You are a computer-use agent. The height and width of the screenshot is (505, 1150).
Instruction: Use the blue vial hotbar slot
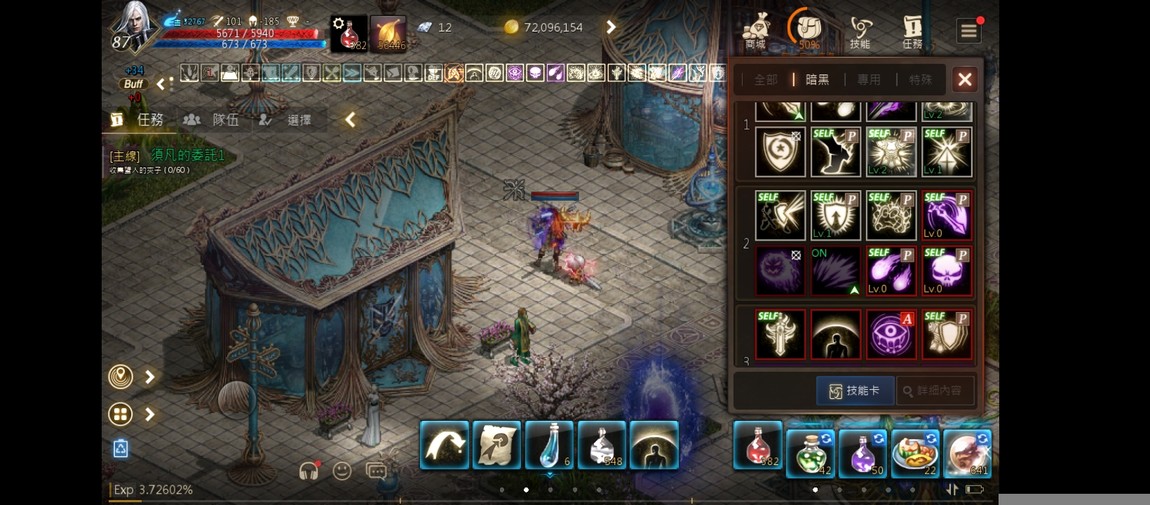[x=549, y=445]
